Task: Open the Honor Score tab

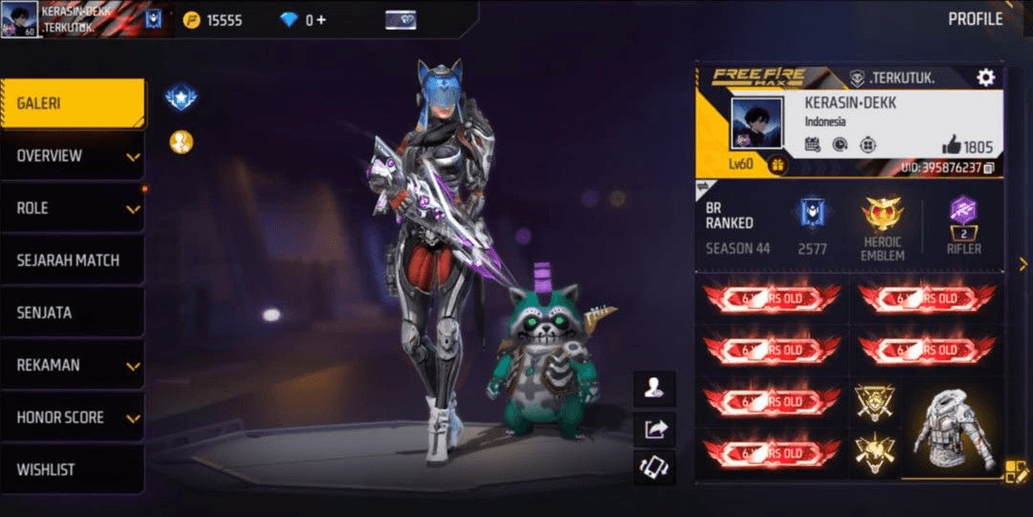Action: 72,417
